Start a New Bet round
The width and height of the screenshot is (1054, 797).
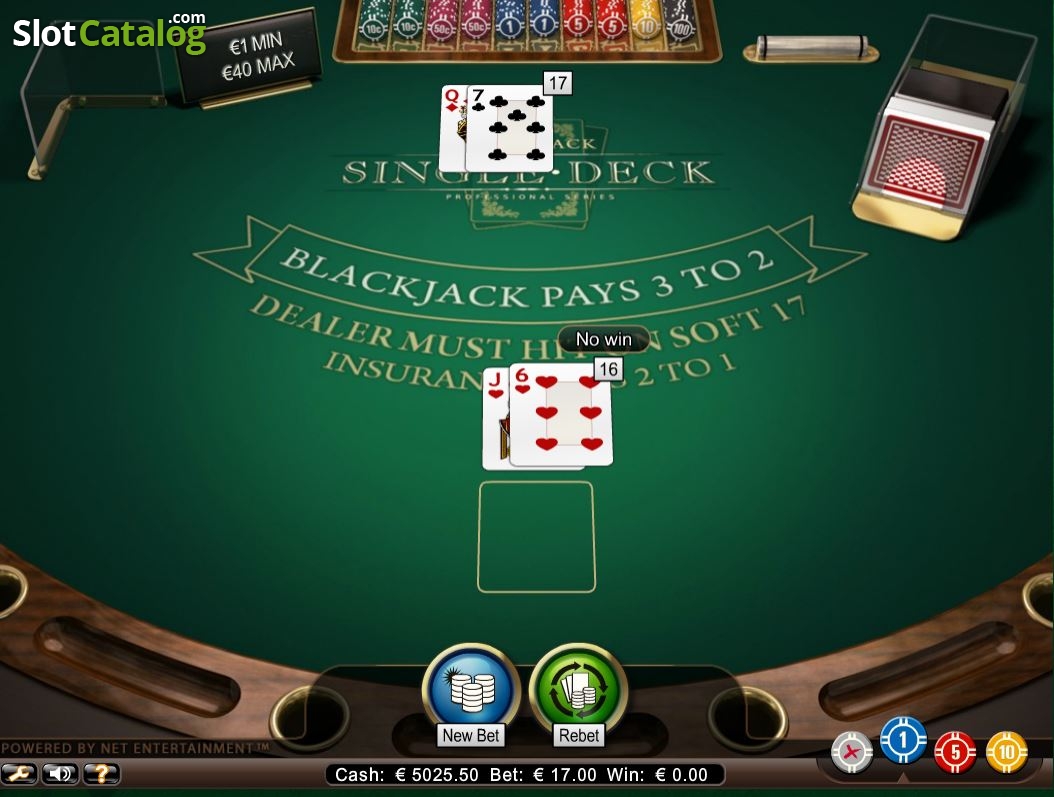click(x=471, y=690)
